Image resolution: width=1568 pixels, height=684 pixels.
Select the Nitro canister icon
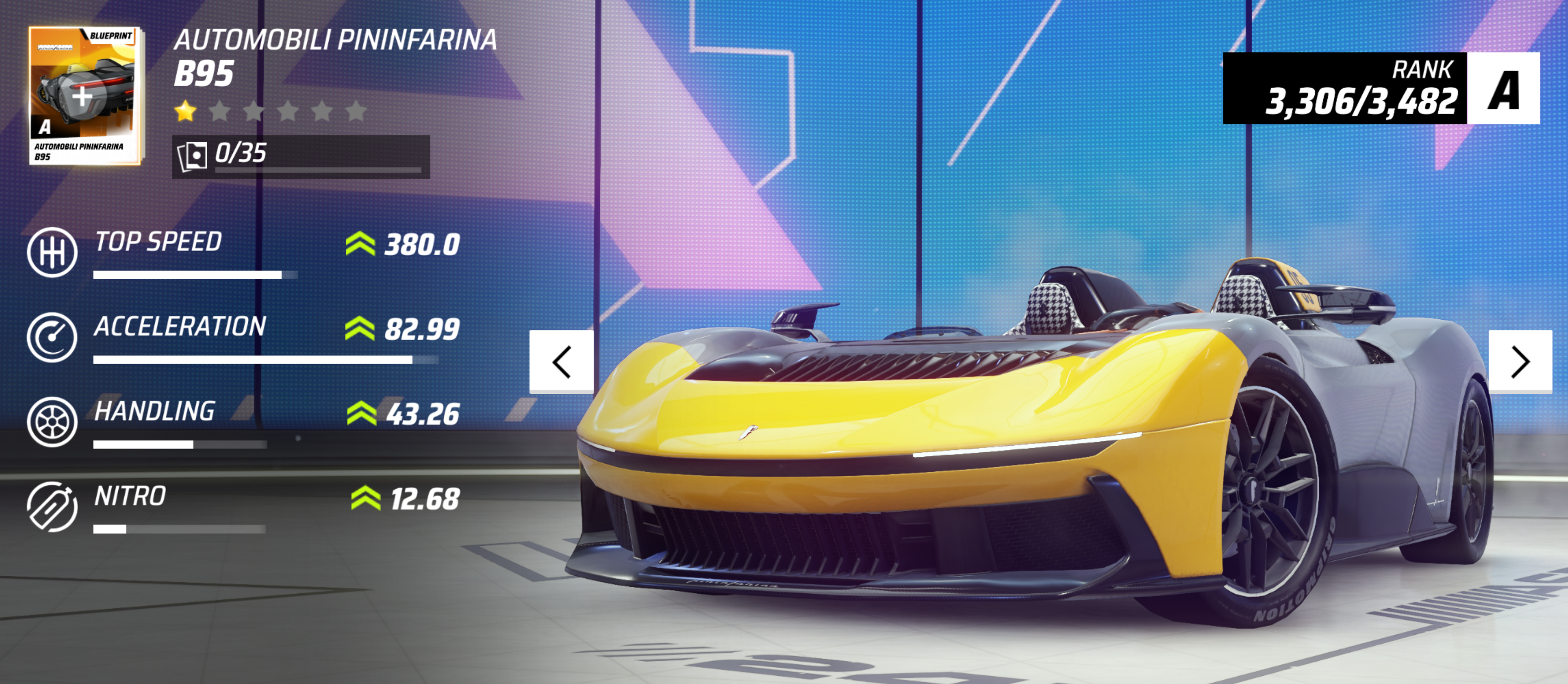coord(52,506)
